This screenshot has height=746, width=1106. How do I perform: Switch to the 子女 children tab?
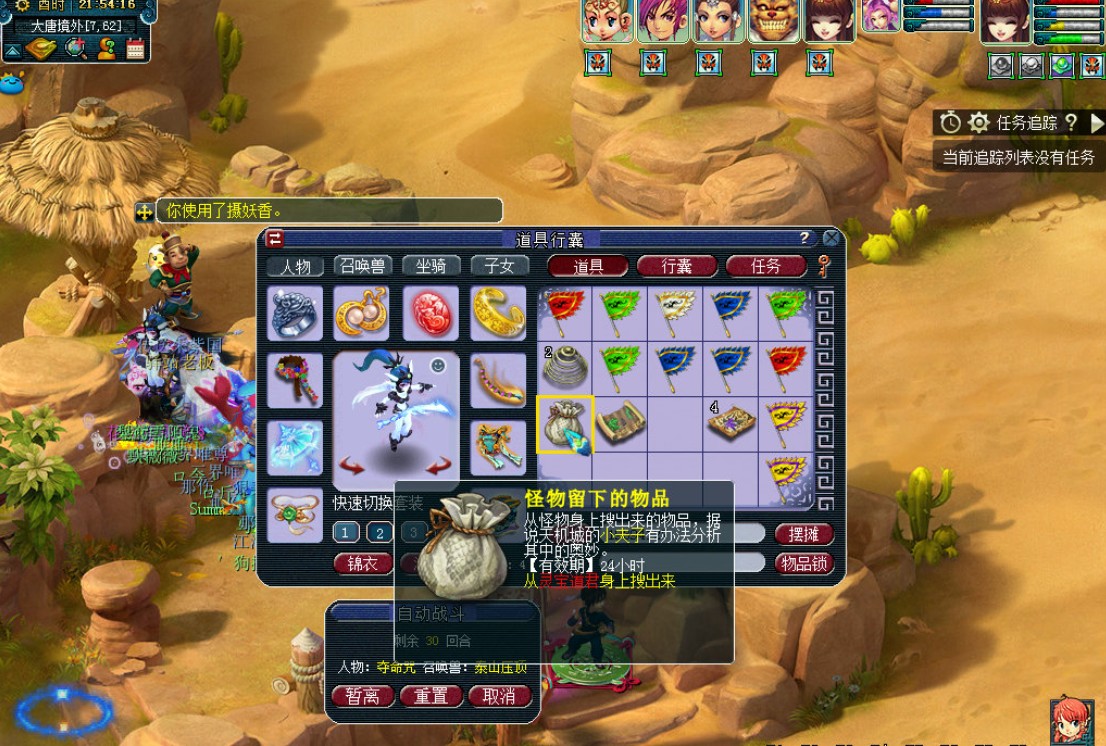pyautogui.click(x=499, y=266)
